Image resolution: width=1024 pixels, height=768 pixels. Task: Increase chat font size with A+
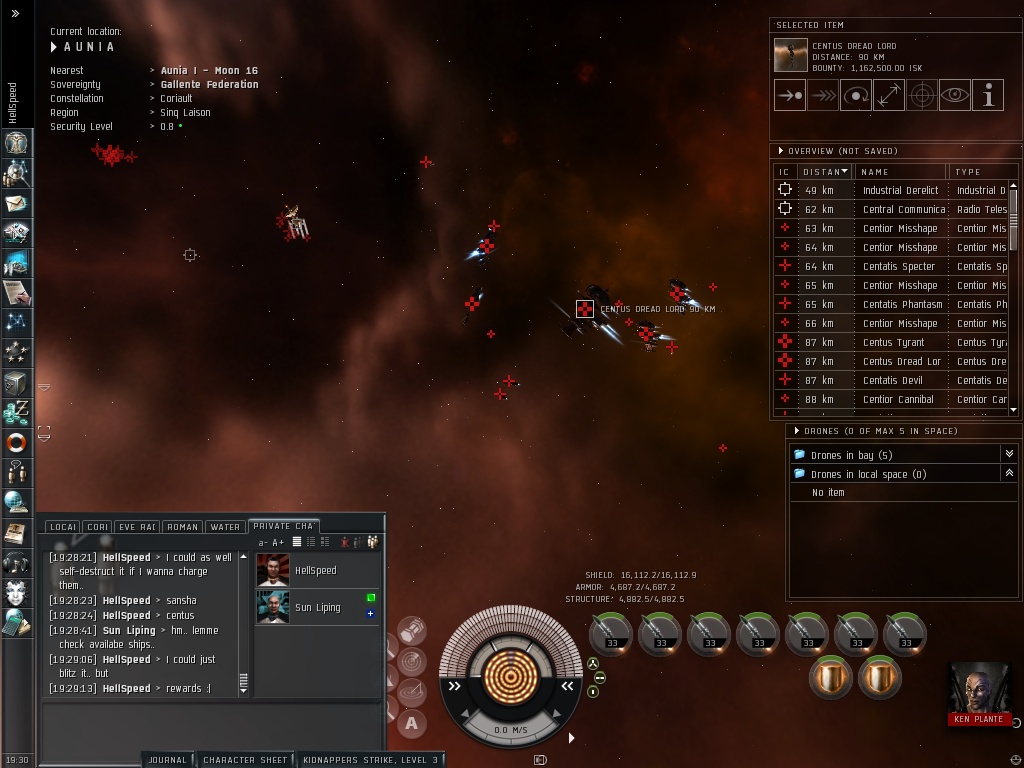[278, 543]
